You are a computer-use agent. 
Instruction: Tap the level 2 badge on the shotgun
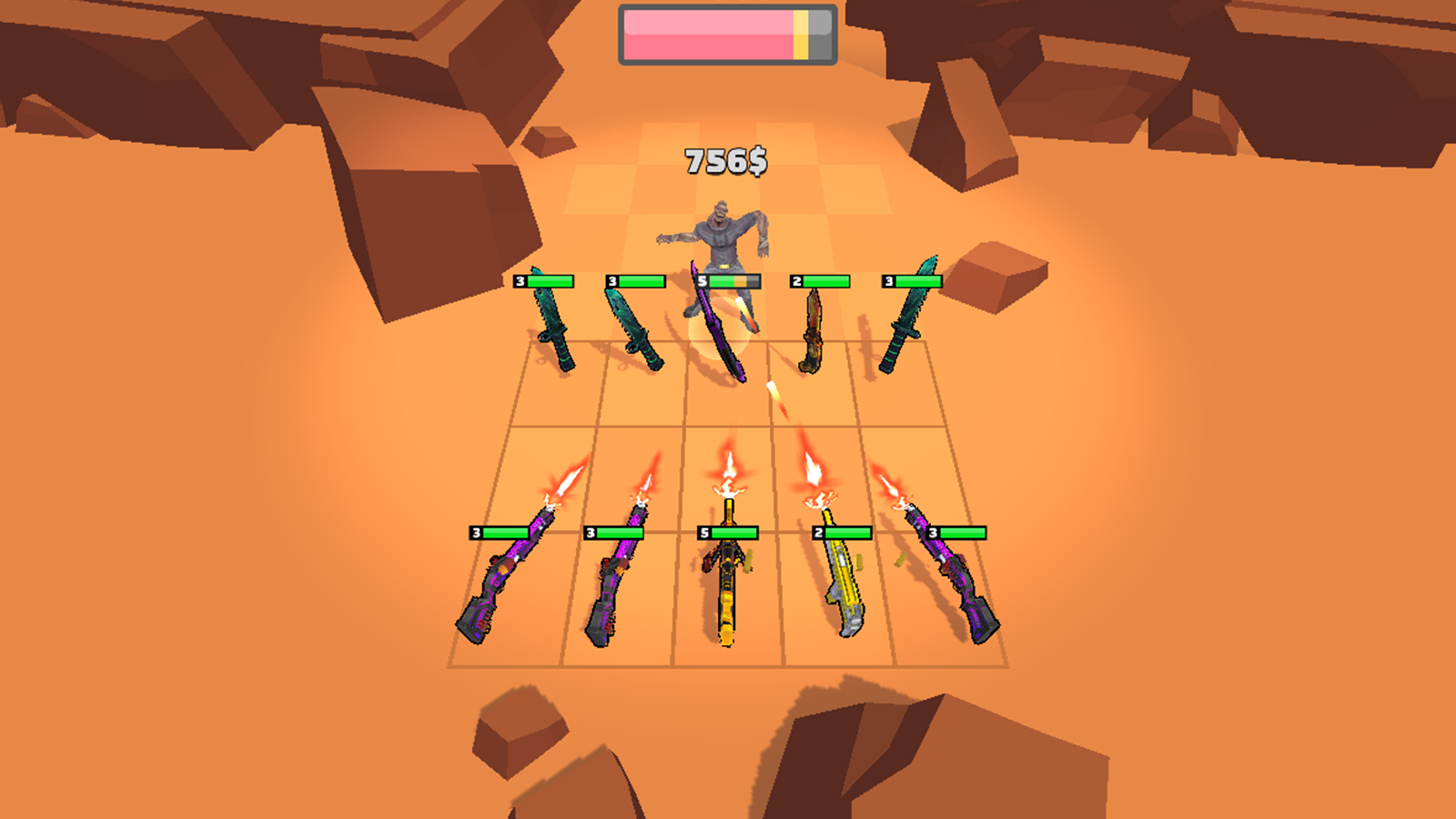(x=819, y=532)
